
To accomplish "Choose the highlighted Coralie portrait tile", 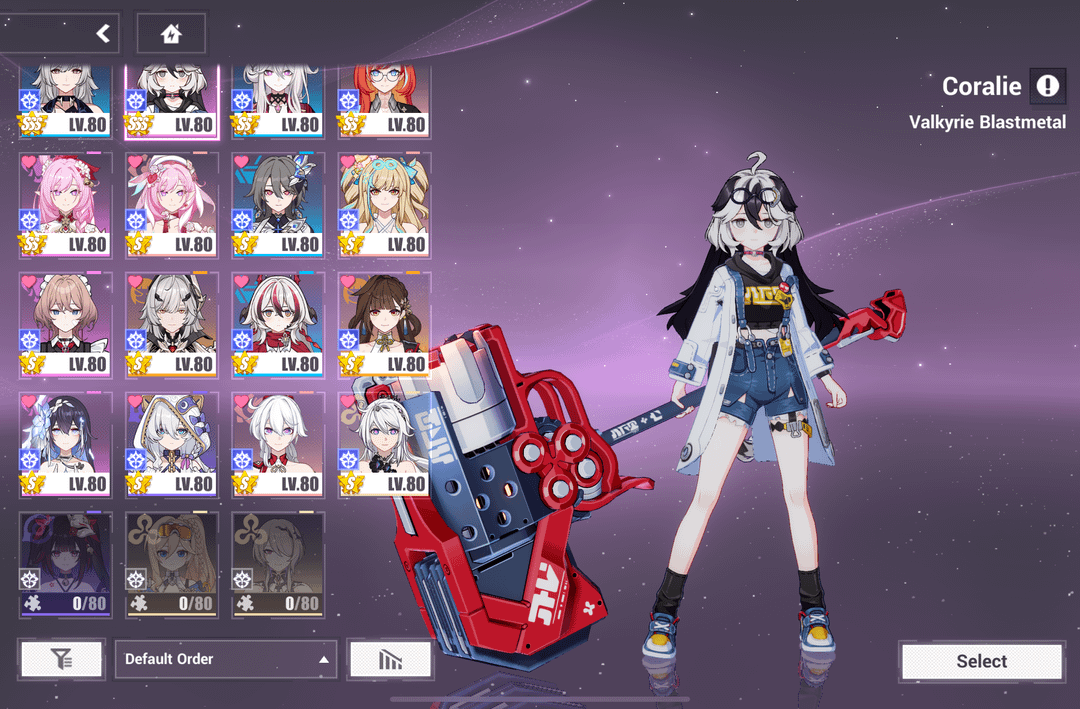I will click(171, 100).
